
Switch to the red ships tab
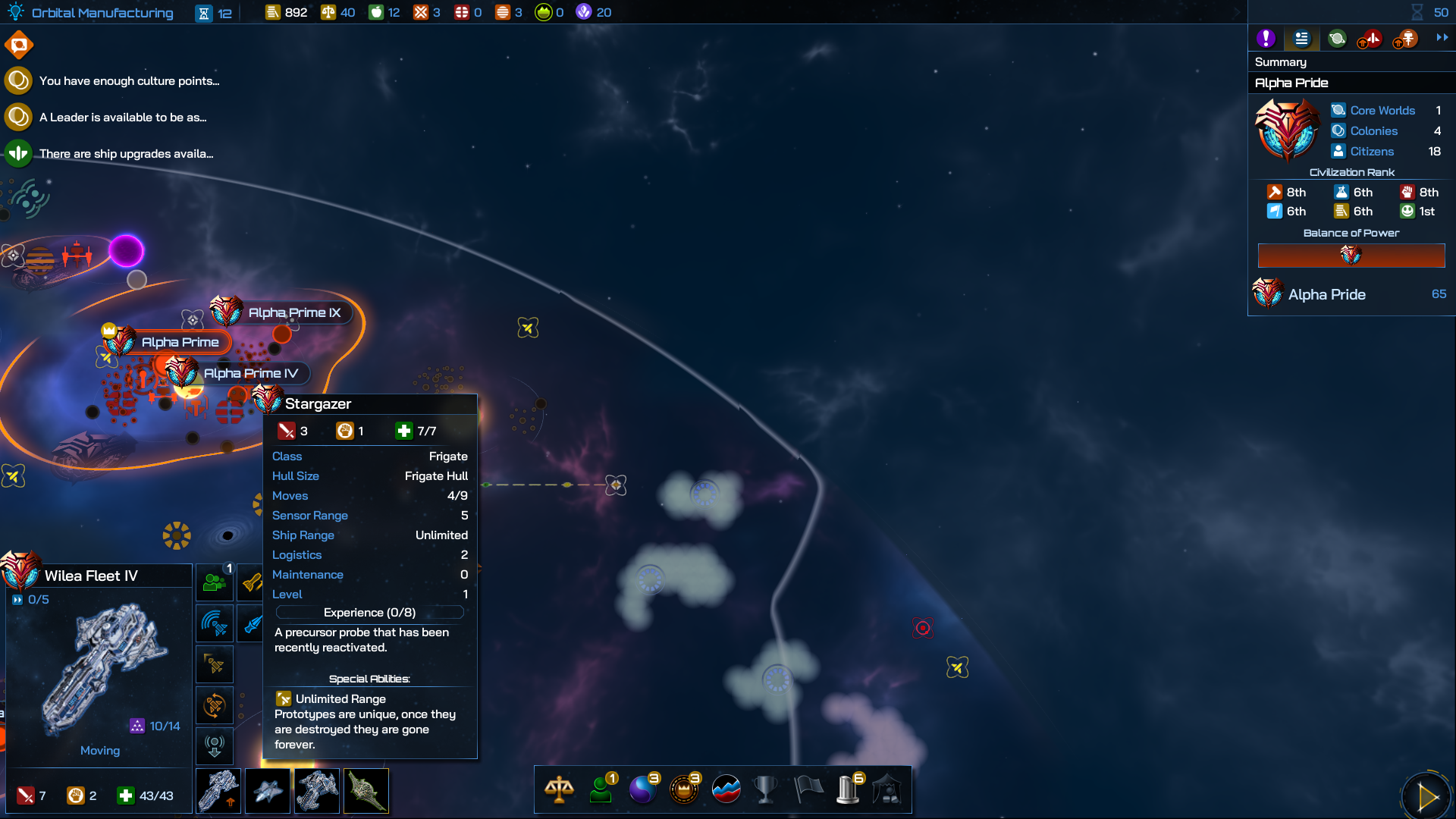pos(1370,39)
